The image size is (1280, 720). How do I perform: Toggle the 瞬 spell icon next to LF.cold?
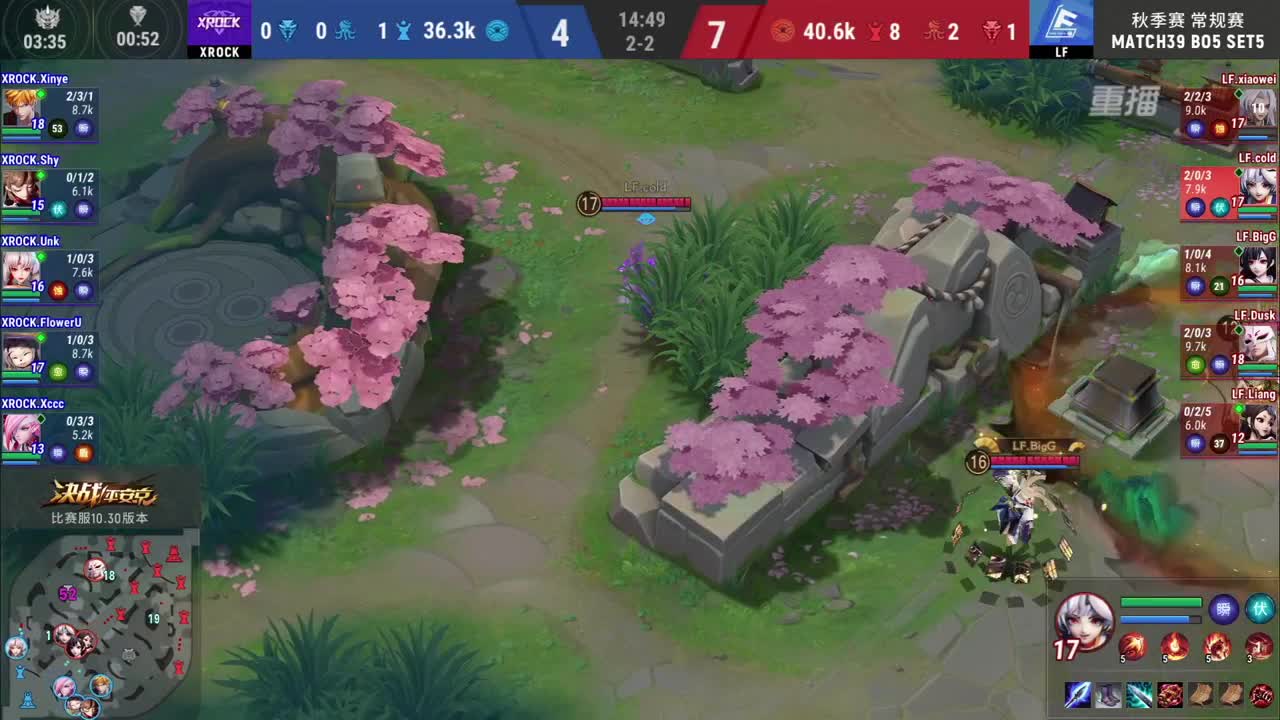pyautogui.click(x=1196, y=206)
